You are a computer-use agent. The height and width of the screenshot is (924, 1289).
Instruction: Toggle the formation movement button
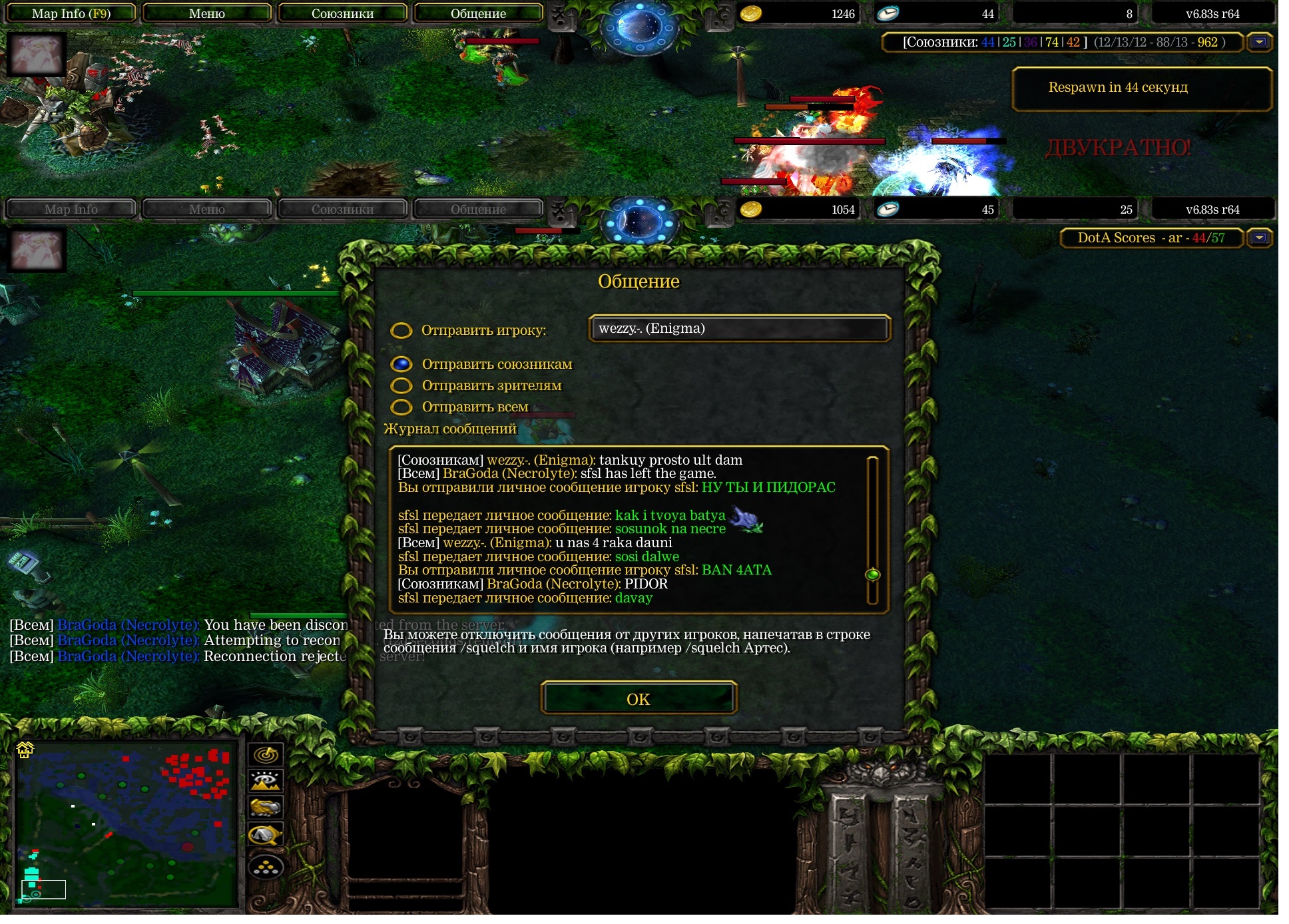(x=266, y=867)
